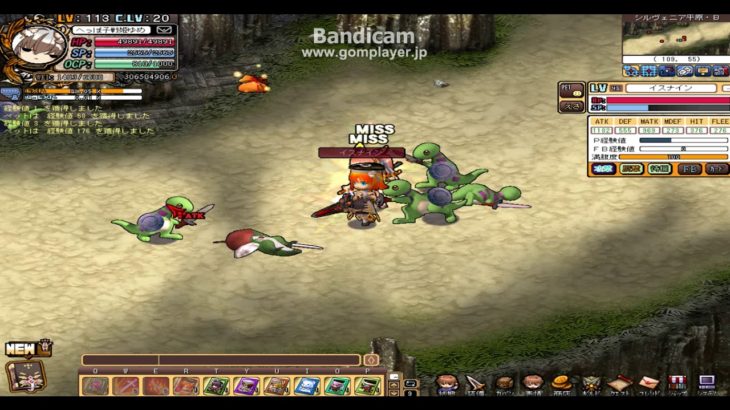730x410 pixels.
Task: Open the system monitor menu icon
Action: tap(706, 383)
